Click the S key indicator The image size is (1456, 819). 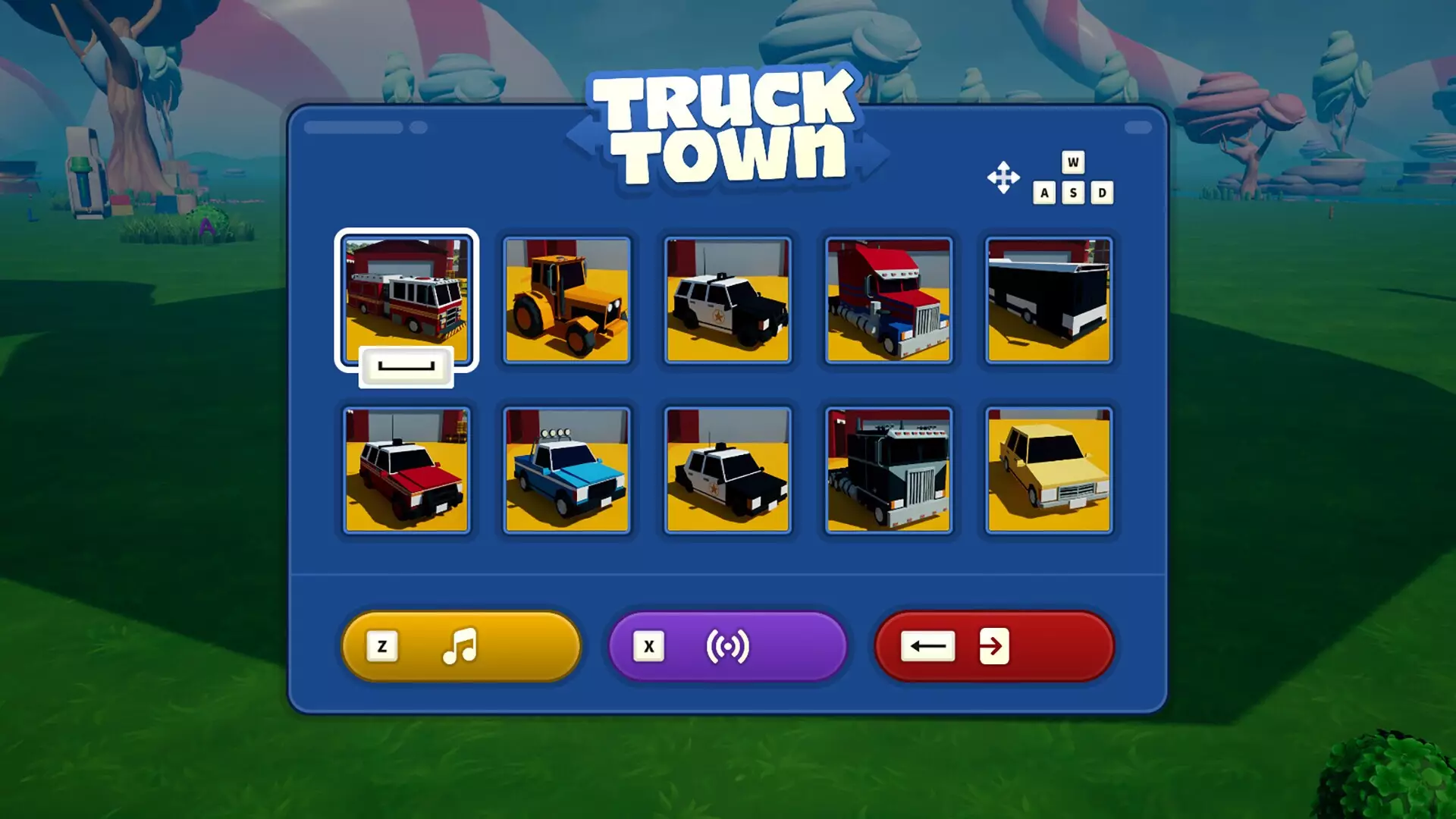[x=1072, y=192]
